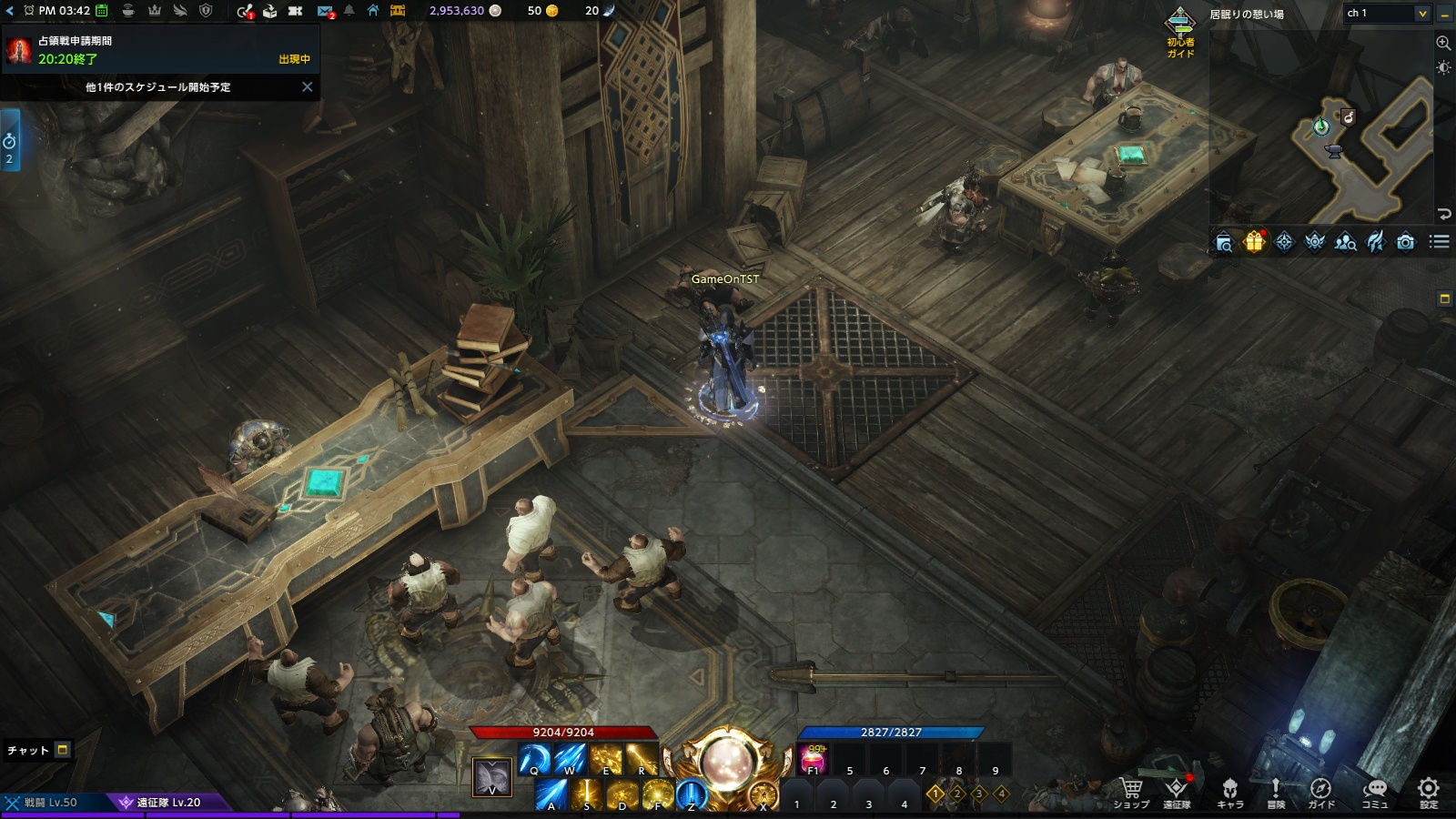Screen dimensions: 1456x819
Task: Open the 初心者ガイド beginner guide
Action: pyautogui.click(x=1180, y=33)
